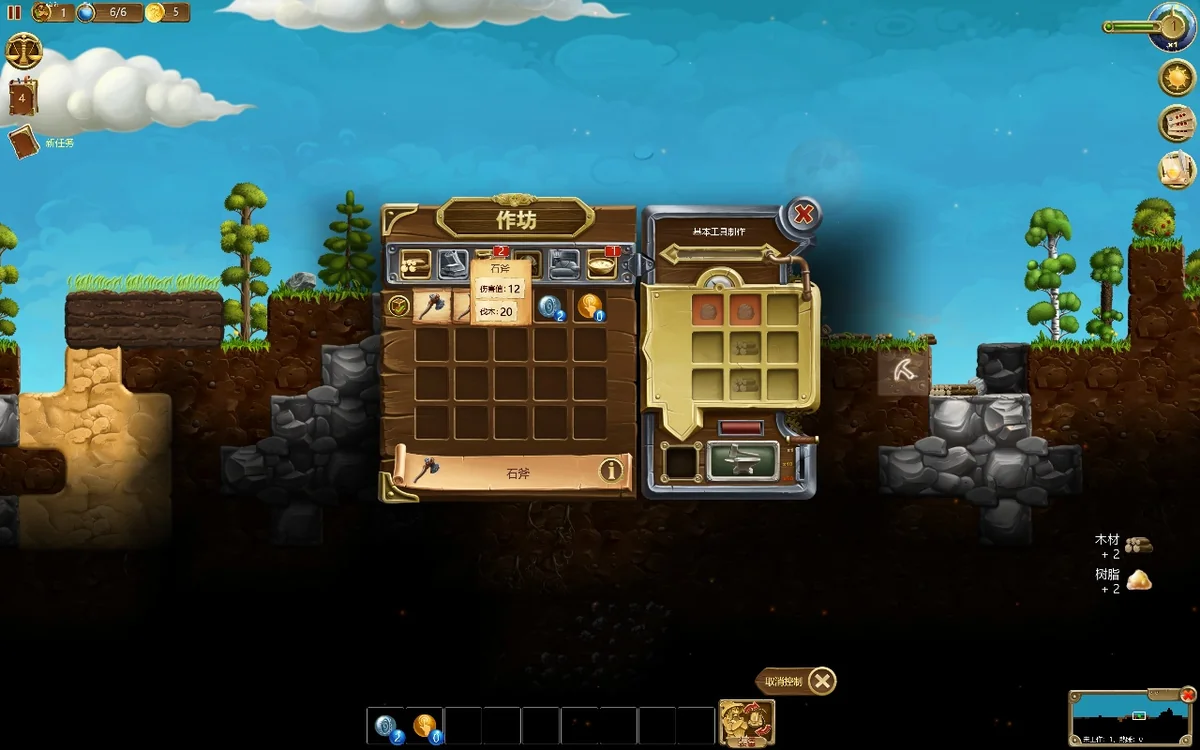Viewport: 1200px width, 750px height.
Task: Open the parchment scroll with quill button
Action: (1176, 169)
